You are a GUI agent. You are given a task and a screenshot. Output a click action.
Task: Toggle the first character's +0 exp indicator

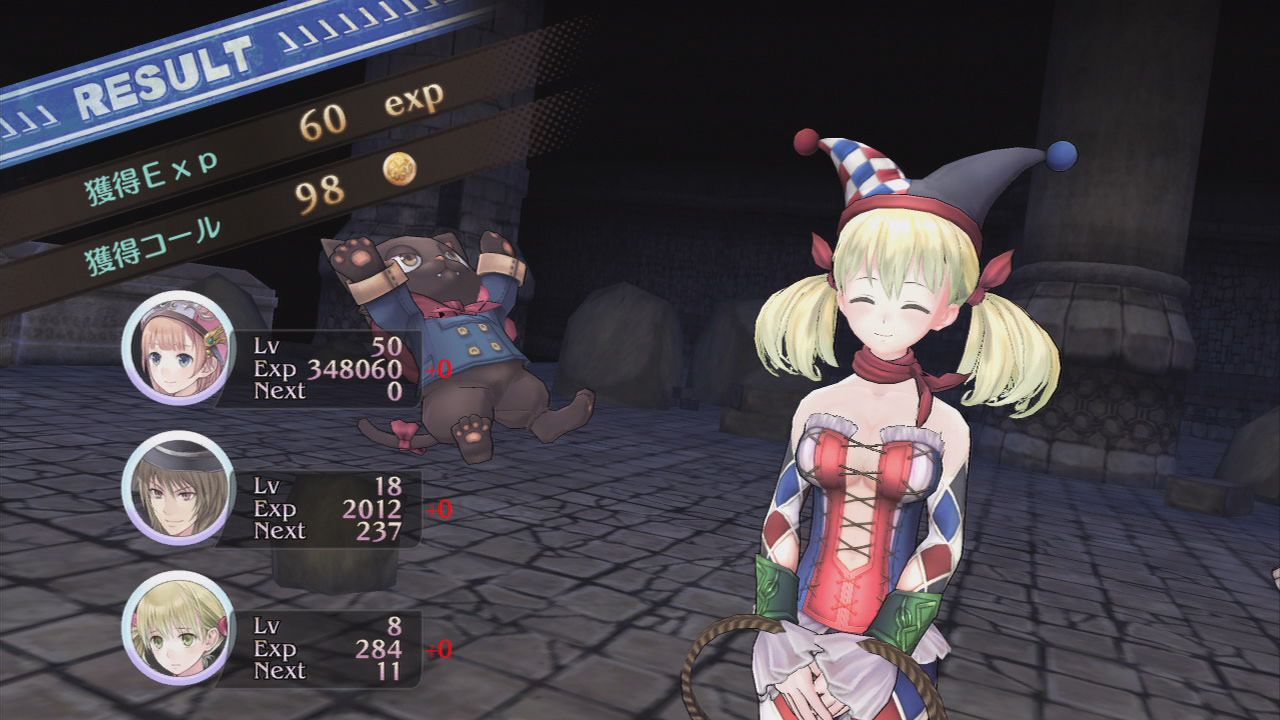437,370
